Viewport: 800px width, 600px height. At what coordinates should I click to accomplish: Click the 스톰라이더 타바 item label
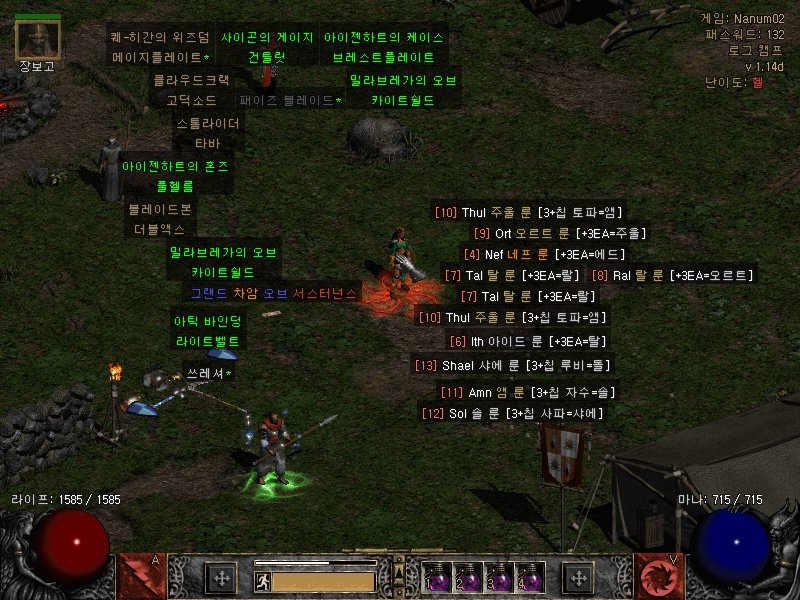[x=208, y=134]
